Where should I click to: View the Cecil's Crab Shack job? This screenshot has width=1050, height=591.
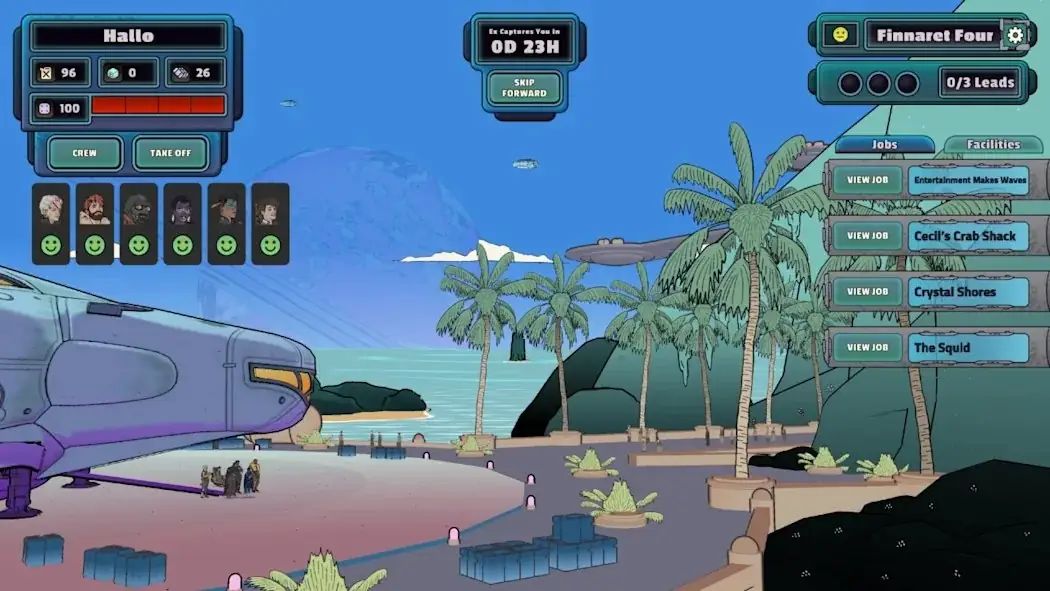(867, 236)
